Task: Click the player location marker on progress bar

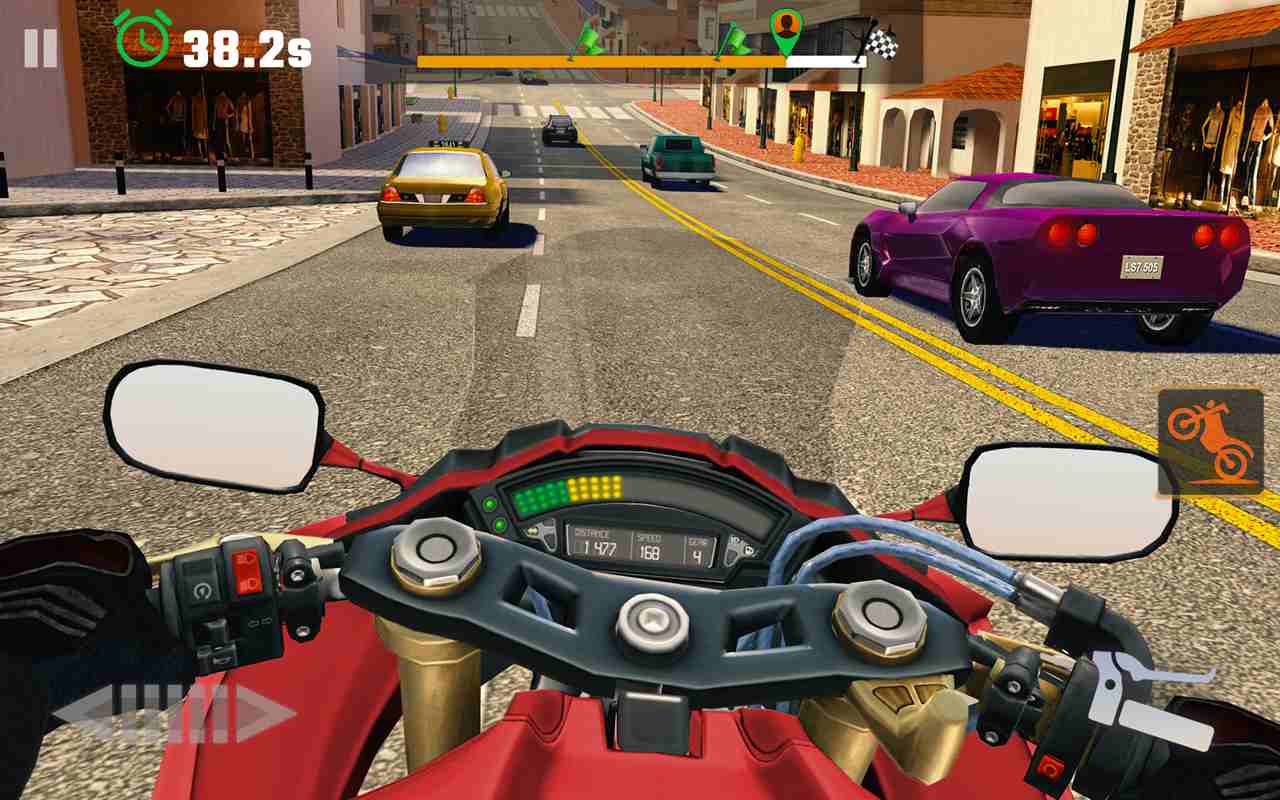Action: (787, 30)
